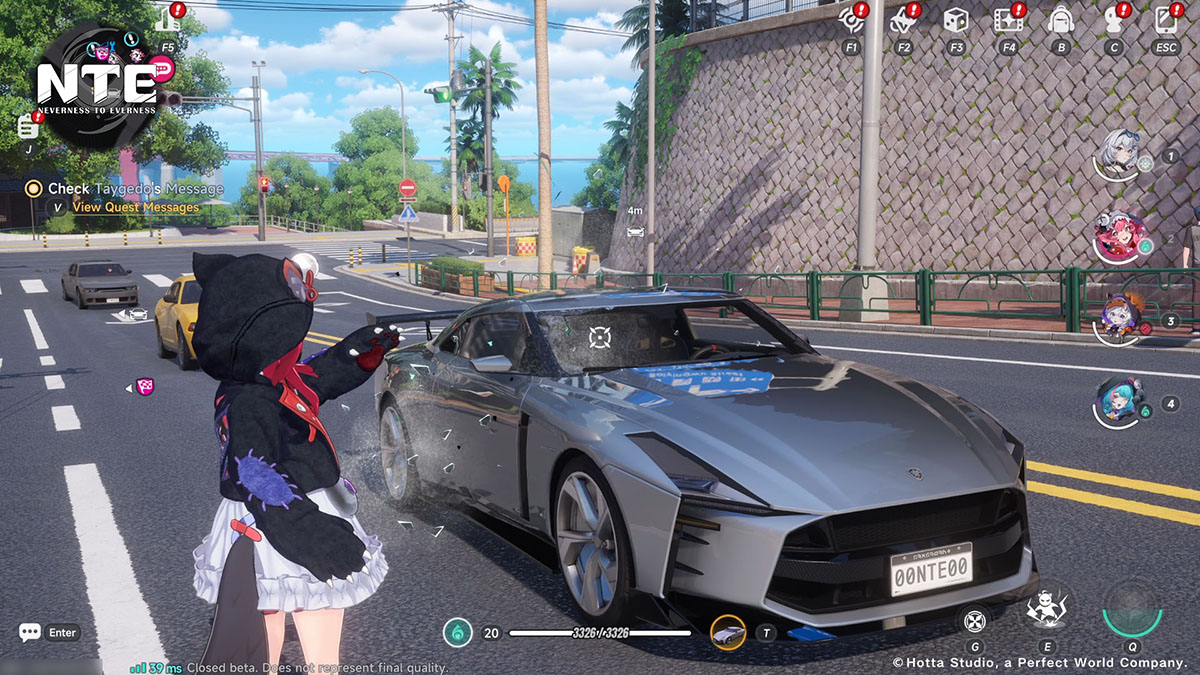This screenshot has width=1200, height=675.
Task: Summon the vehicle via the car icon
Action: (x=728, y=632)
